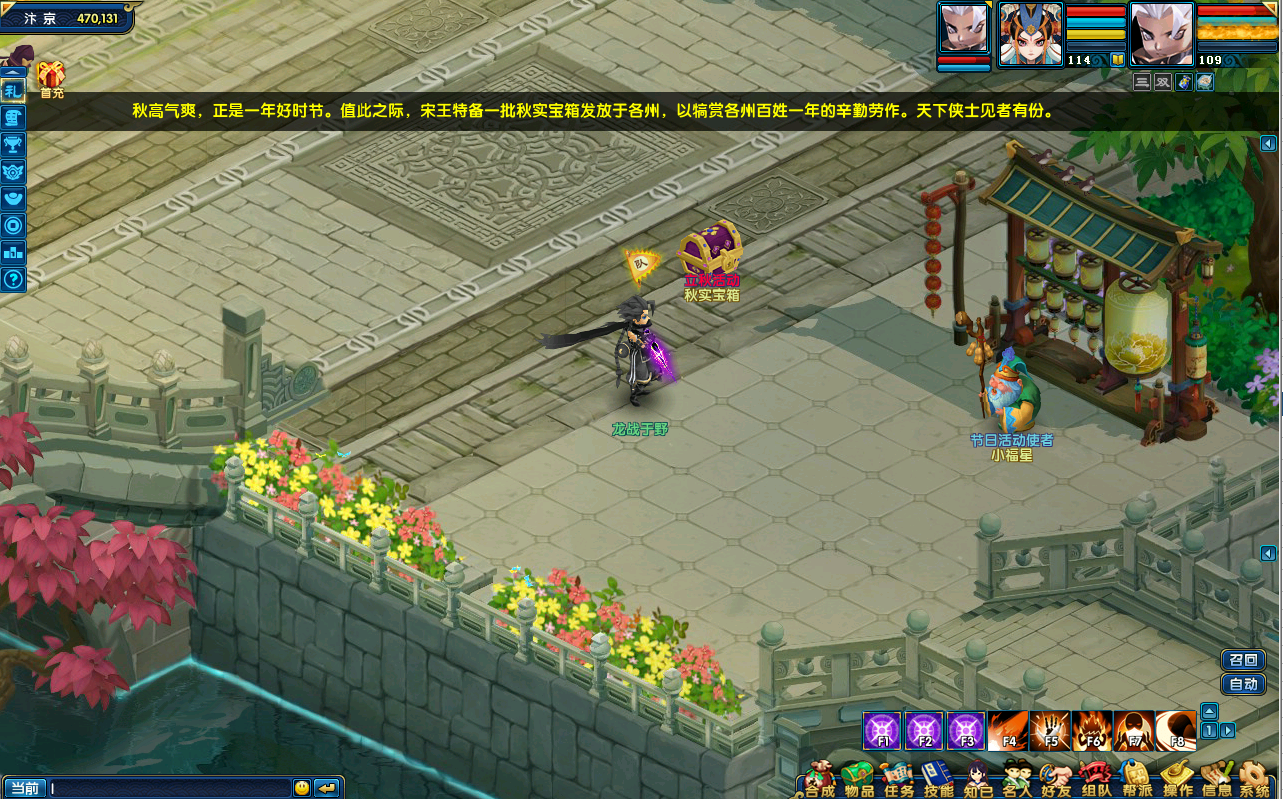Open the help question mark icon
Screen dimensions: 1283x799
pos(13,279)
